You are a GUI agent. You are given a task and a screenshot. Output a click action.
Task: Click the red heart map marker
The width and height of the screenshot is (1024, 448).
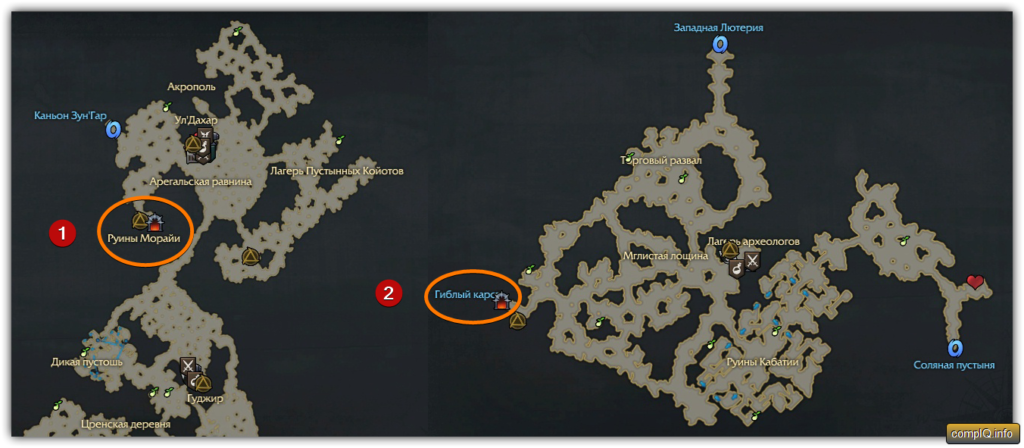pyautogui.click(x=974, y=283)
